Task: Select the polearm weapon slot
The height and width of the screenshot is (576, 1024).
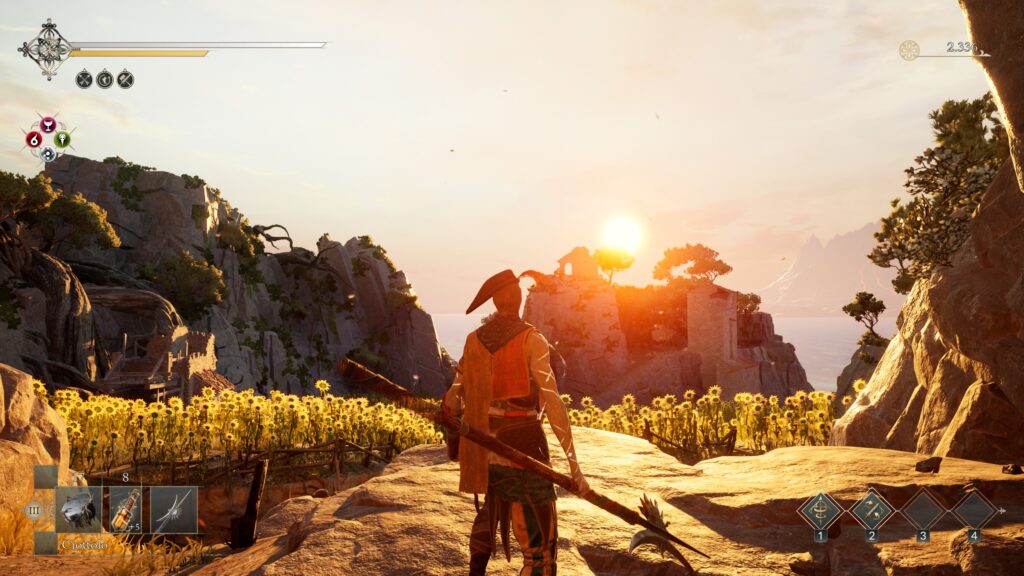Action: (x=173, y=509)
